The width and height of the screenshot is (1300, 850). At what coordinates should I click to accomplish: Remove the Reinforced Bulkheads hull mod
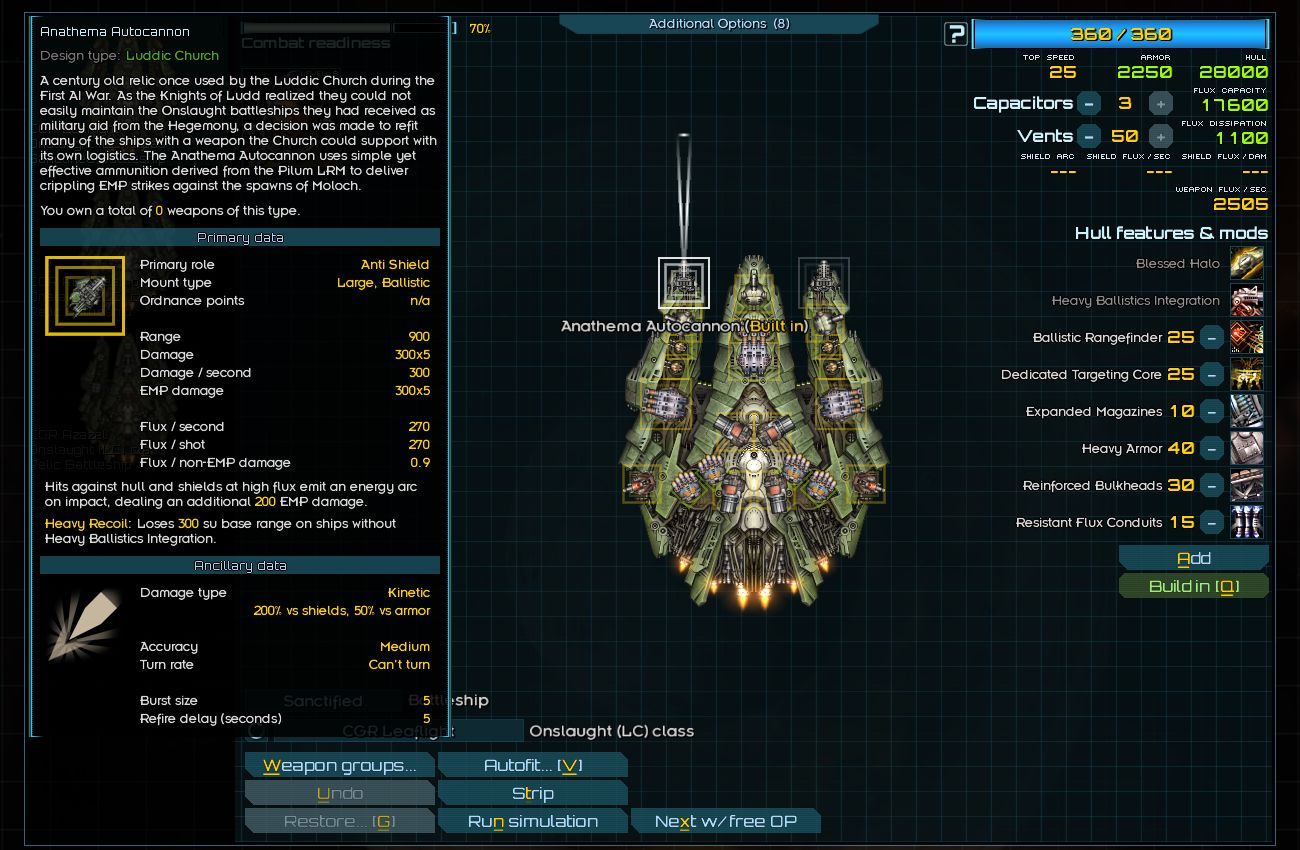(x=1211, y=486)
